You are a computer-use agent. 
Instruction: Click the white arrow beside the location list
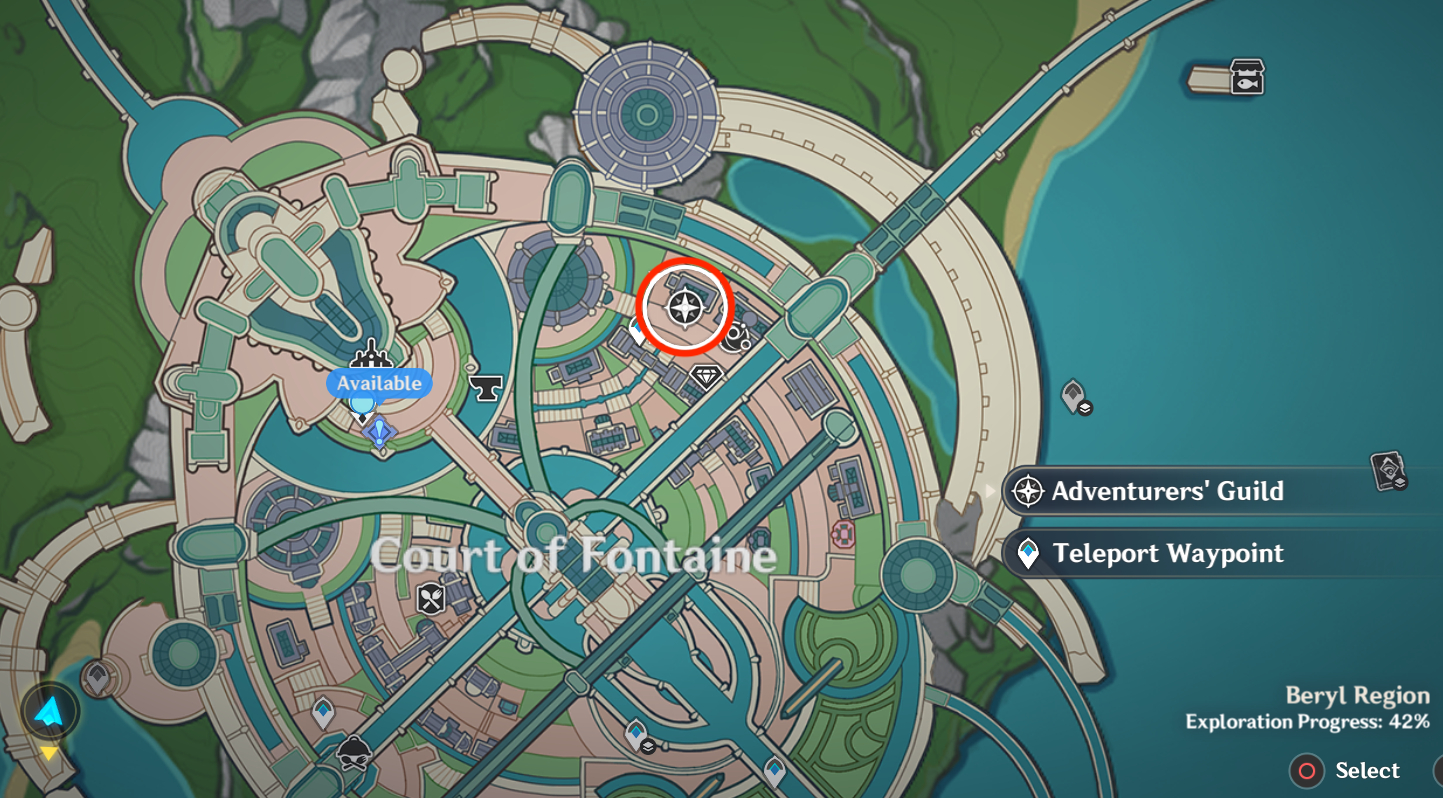991,491
